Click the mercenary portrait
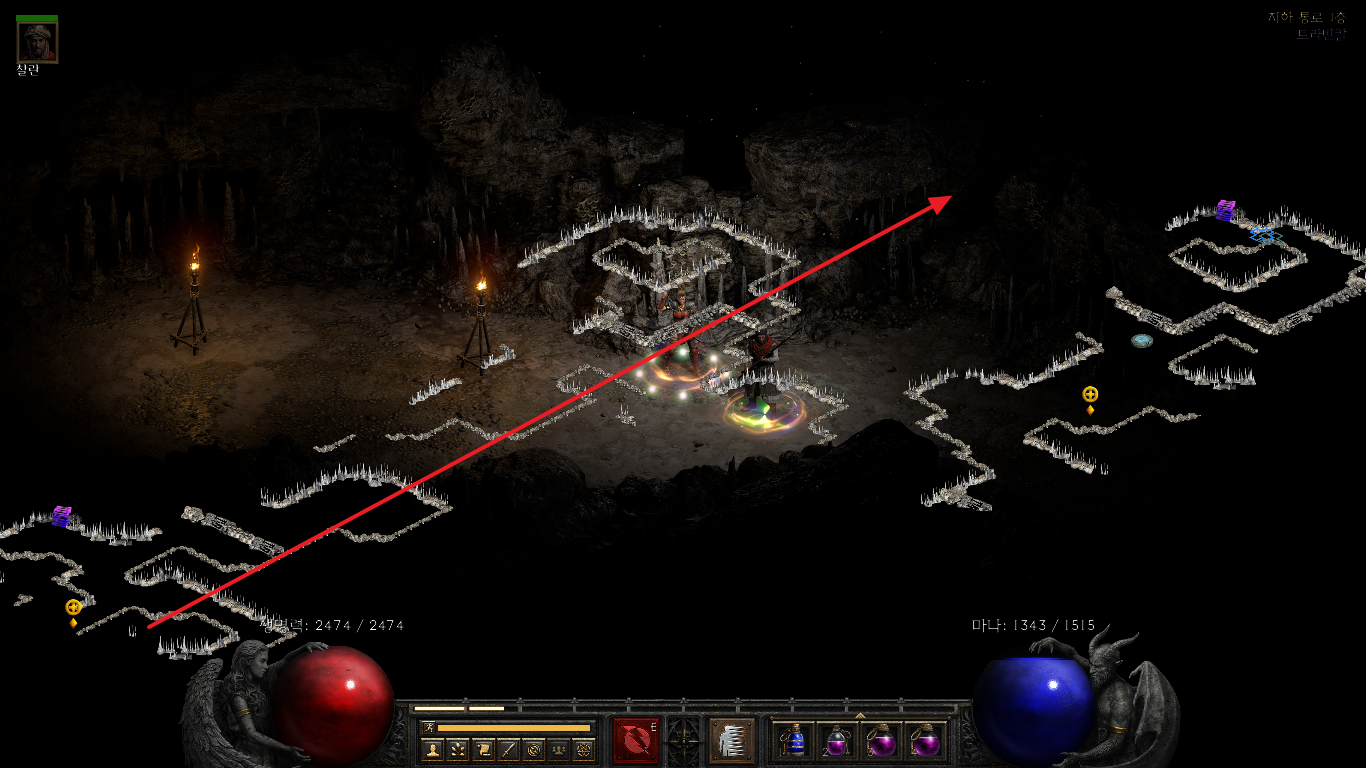Viewport: 1366px width, 768px height. click(x=37, y=42)
